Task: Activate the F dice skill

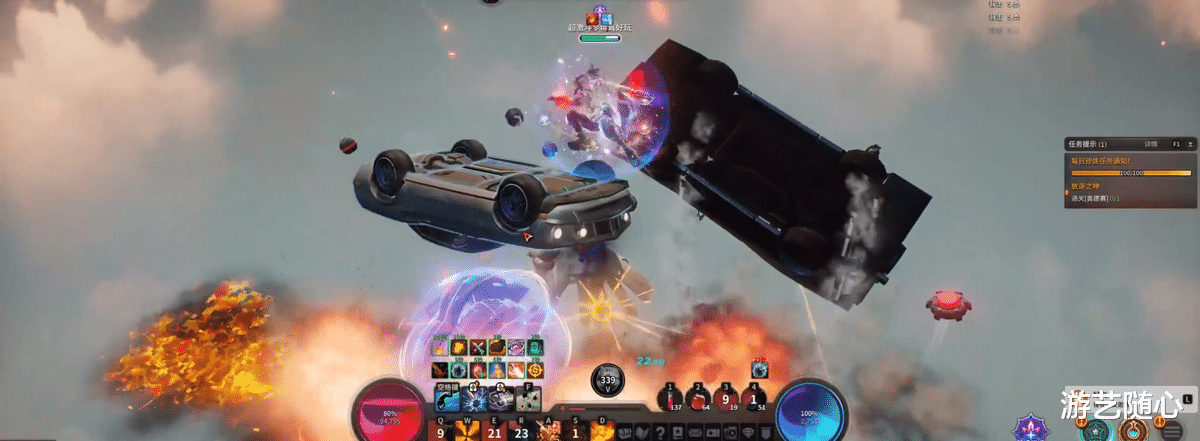Action: (x=529, y=396)
